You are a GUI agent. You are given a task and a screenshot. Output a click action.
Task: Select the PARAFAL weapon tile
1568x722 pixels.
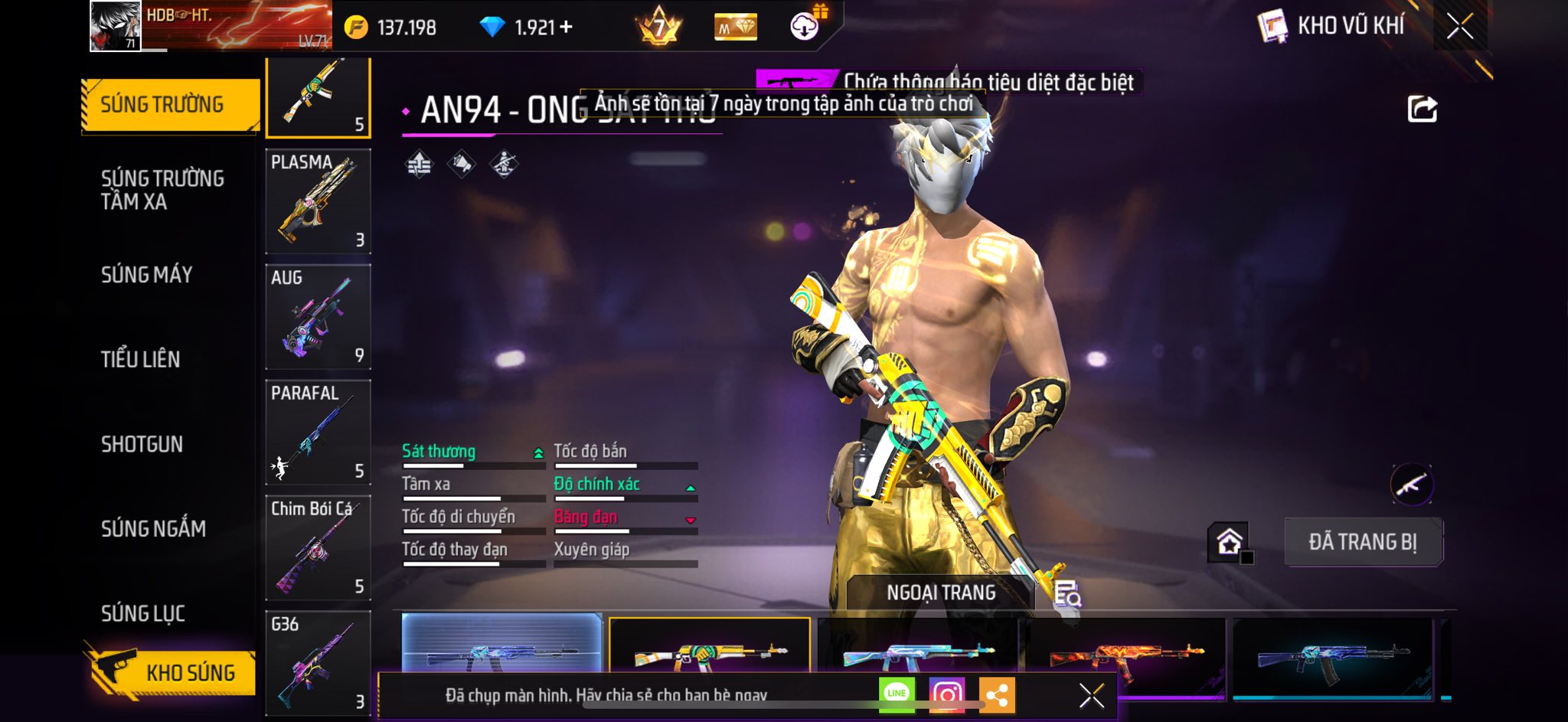[318, 433]
